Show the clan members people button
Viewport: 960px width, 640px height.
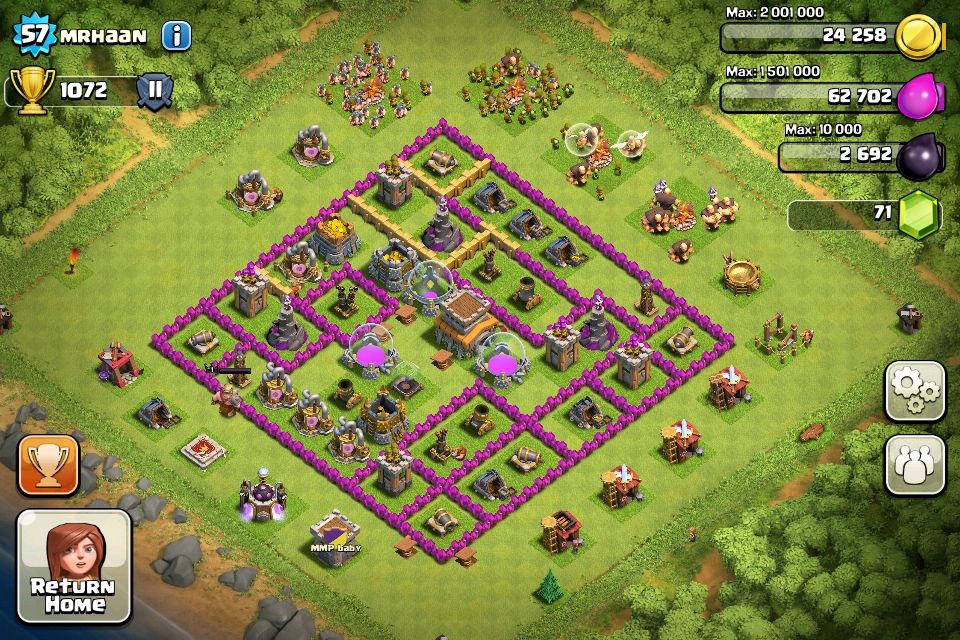tap(915, 464)
